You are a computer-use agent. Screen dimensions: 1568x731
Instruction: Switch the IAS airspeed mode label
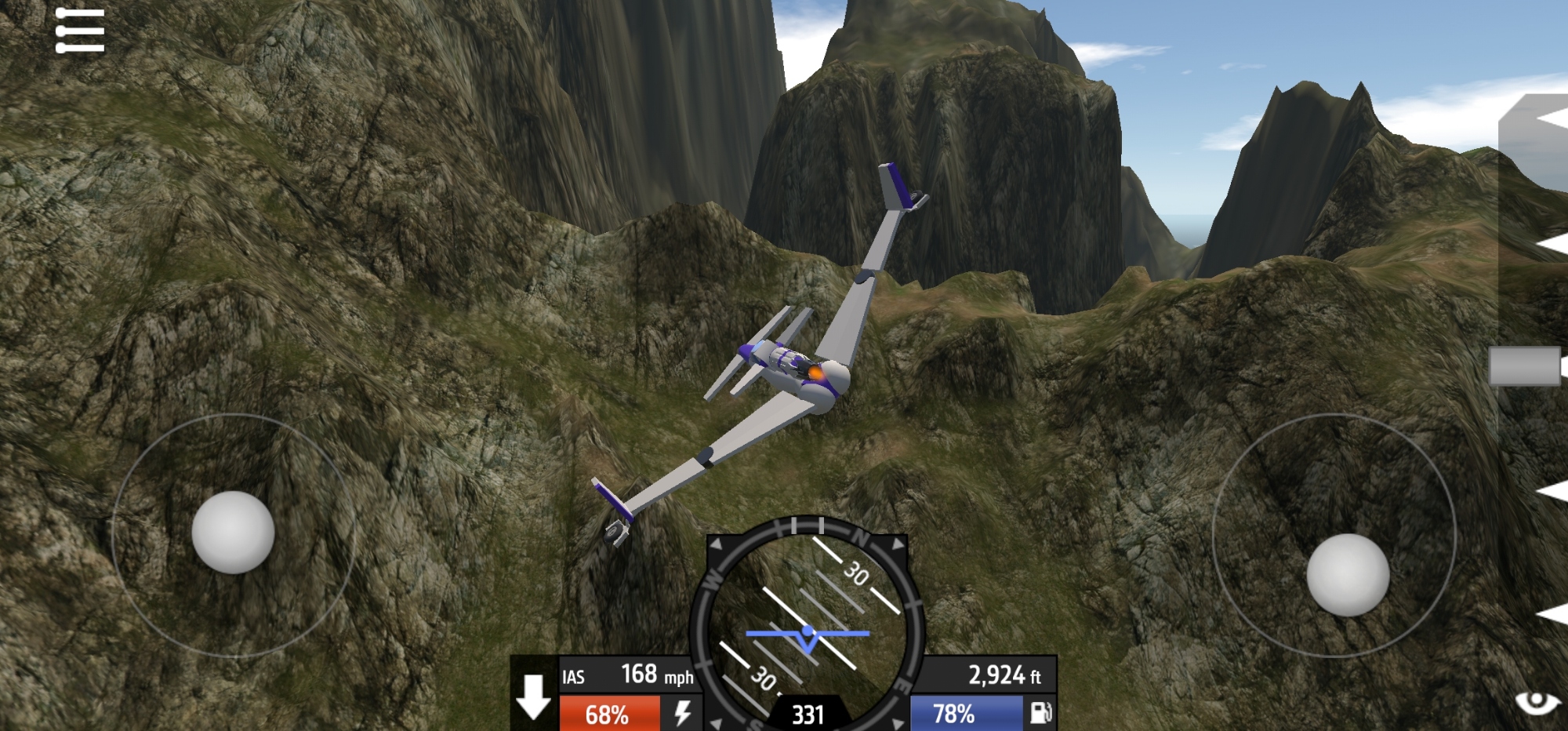click(x=573, y=677)
